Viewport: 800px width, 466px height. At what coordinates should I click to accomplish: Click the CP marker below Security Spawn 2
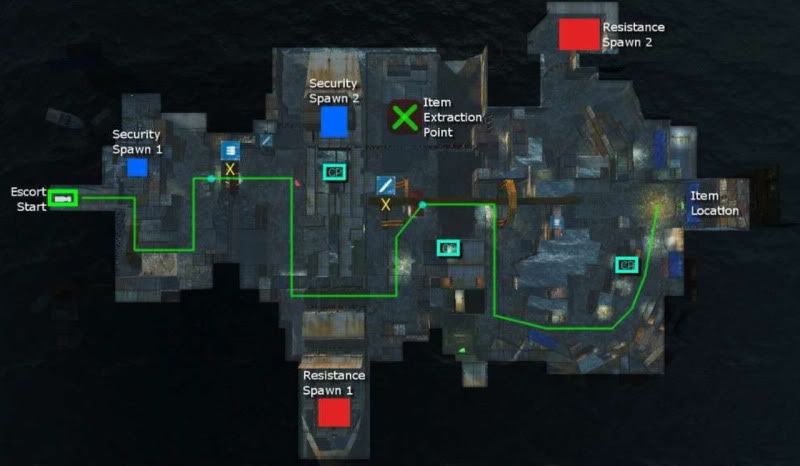[335, 171]
